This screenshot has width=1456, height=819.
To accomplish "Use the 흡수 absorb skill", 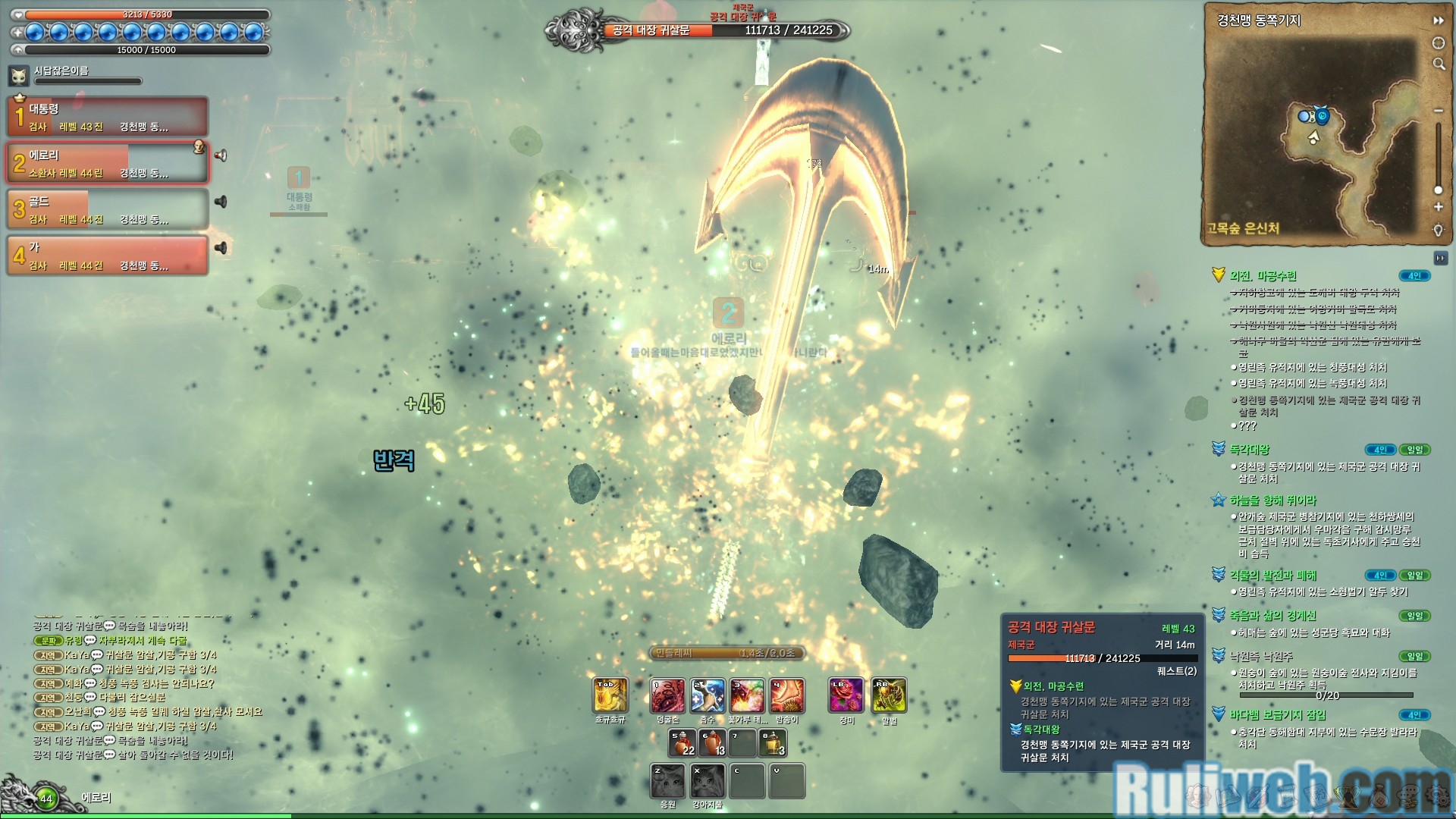I will click(x=708, y=695).
